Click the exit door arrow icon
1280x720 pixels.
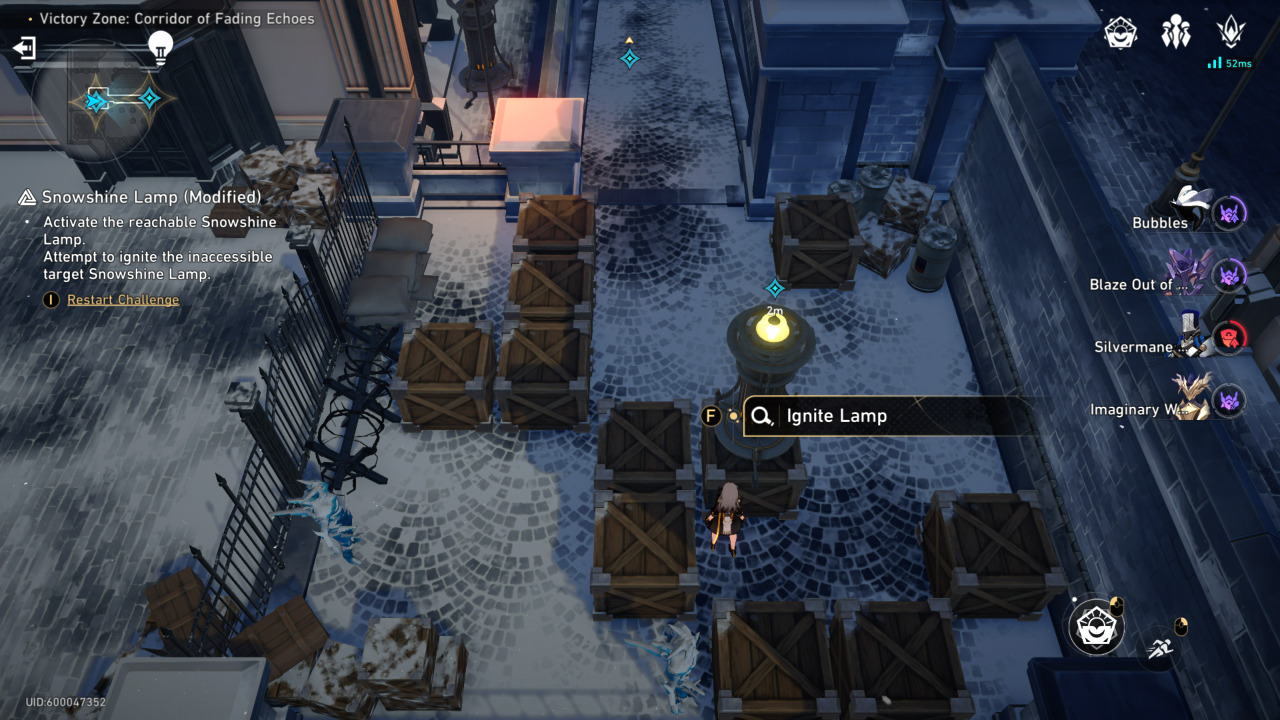tap(24, 48)
